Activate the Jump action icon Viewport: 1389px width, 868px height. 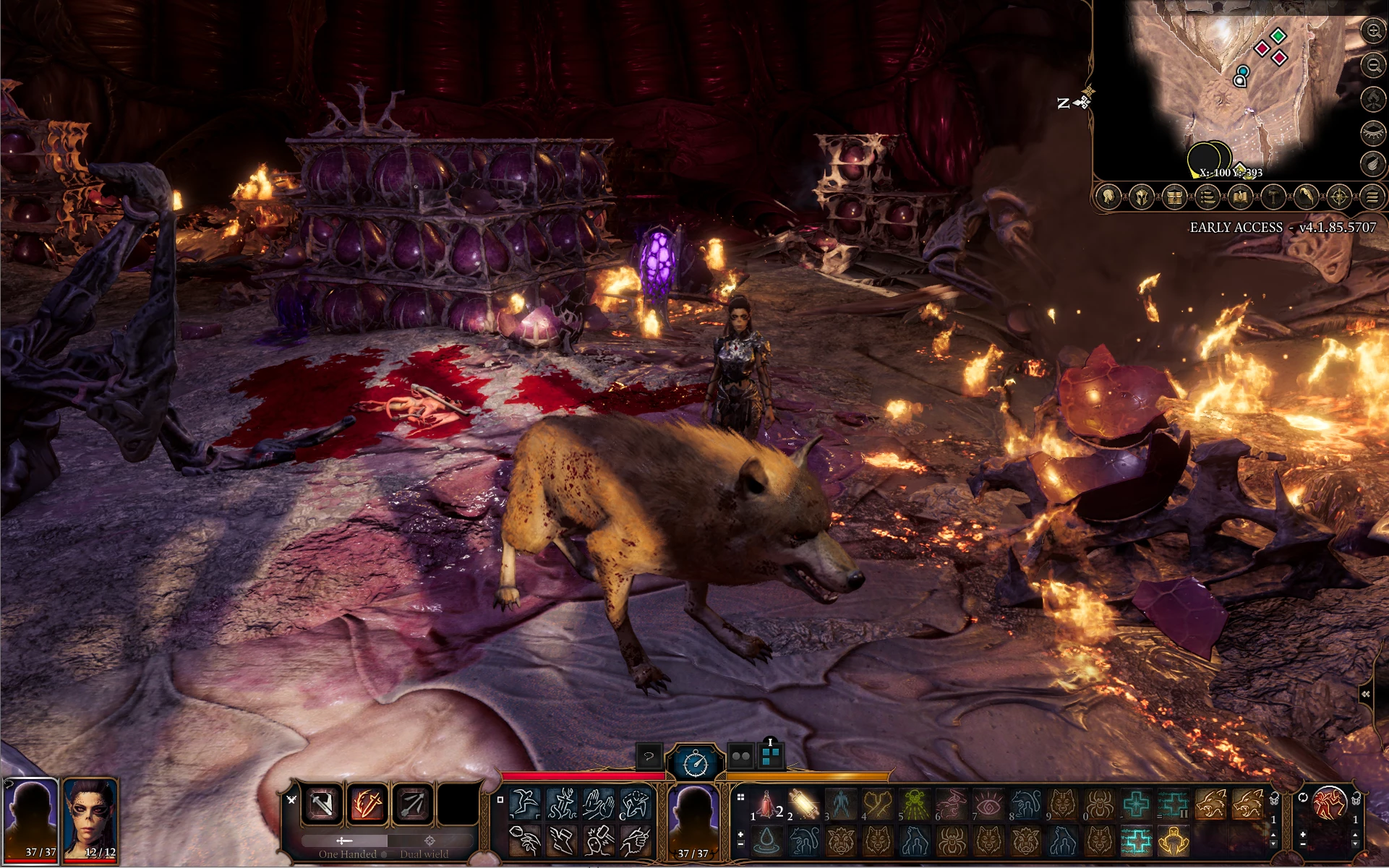pos(524,804)
